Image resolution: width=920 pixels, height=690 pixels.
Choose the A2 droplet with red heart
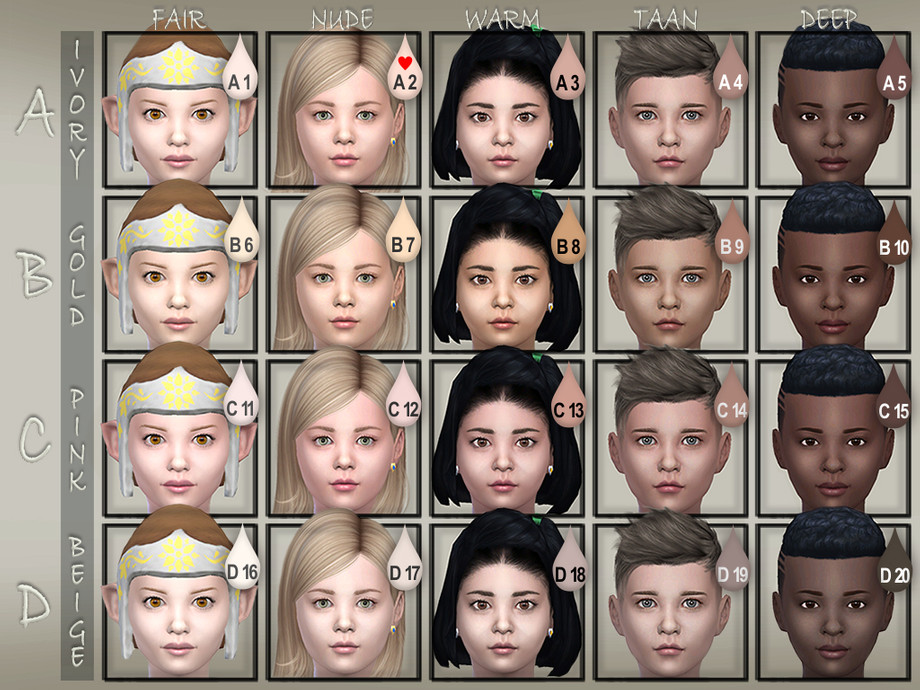pos(404,72)
